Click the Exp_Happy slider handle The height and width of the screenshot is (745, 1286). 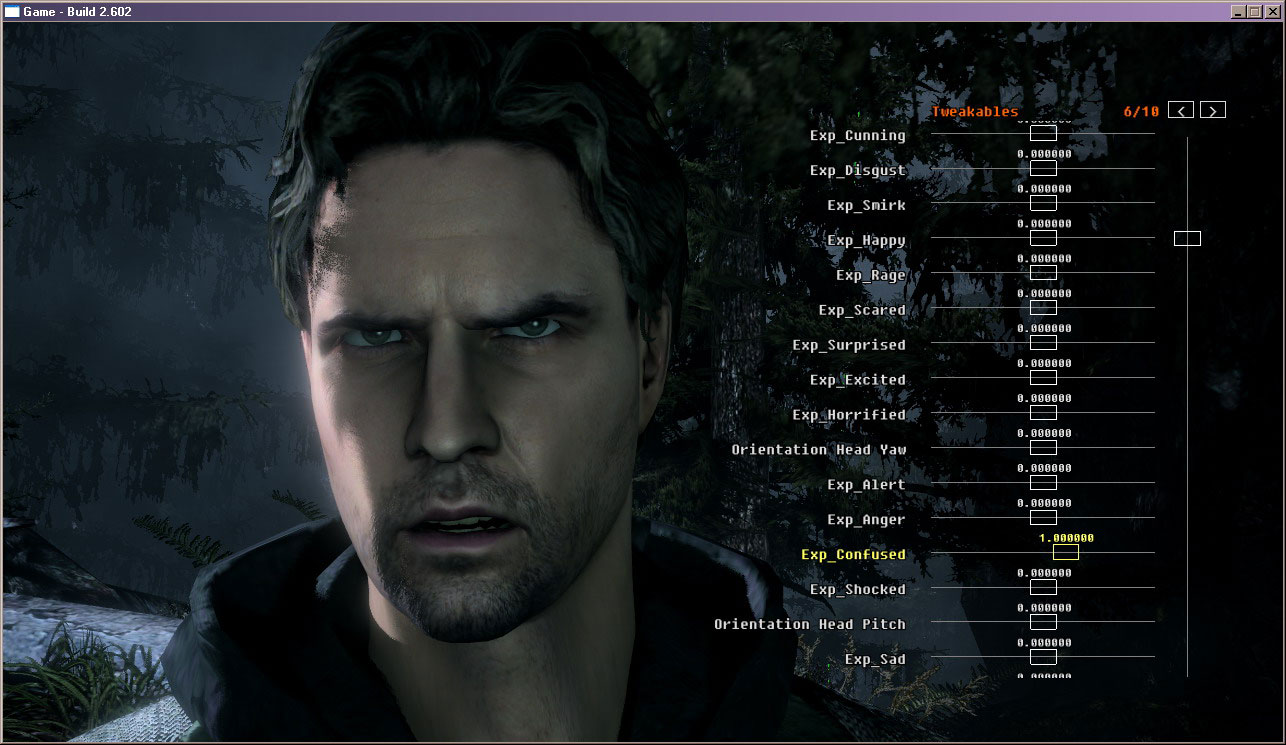pos(1043,238)
